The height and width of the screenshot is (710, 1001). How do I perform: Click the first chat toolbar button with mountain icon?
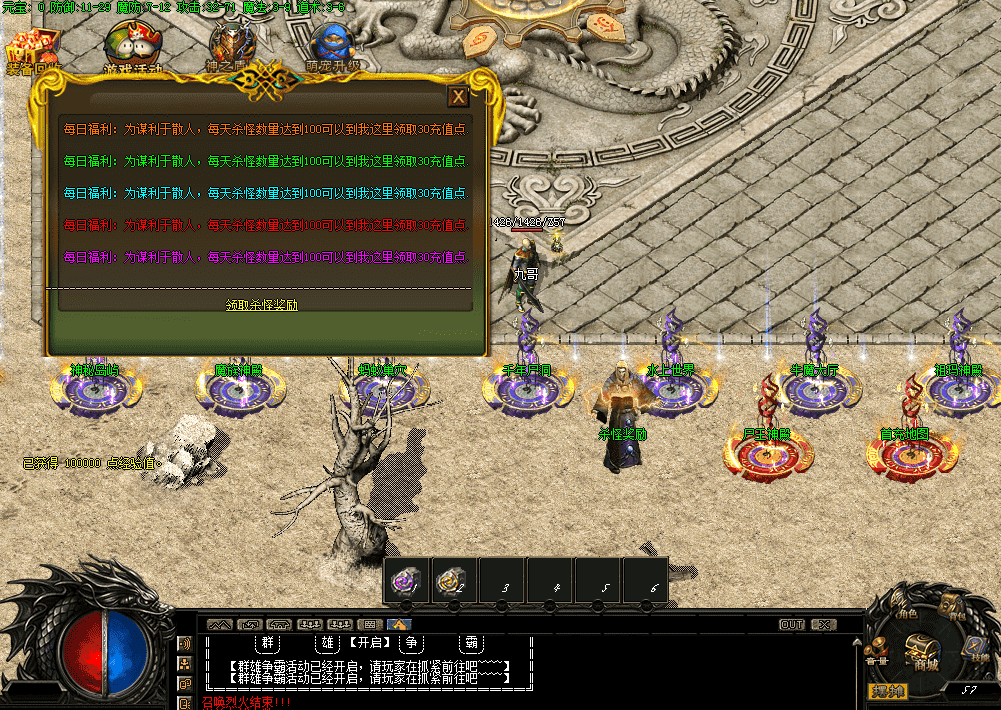[x=219, y=625]
